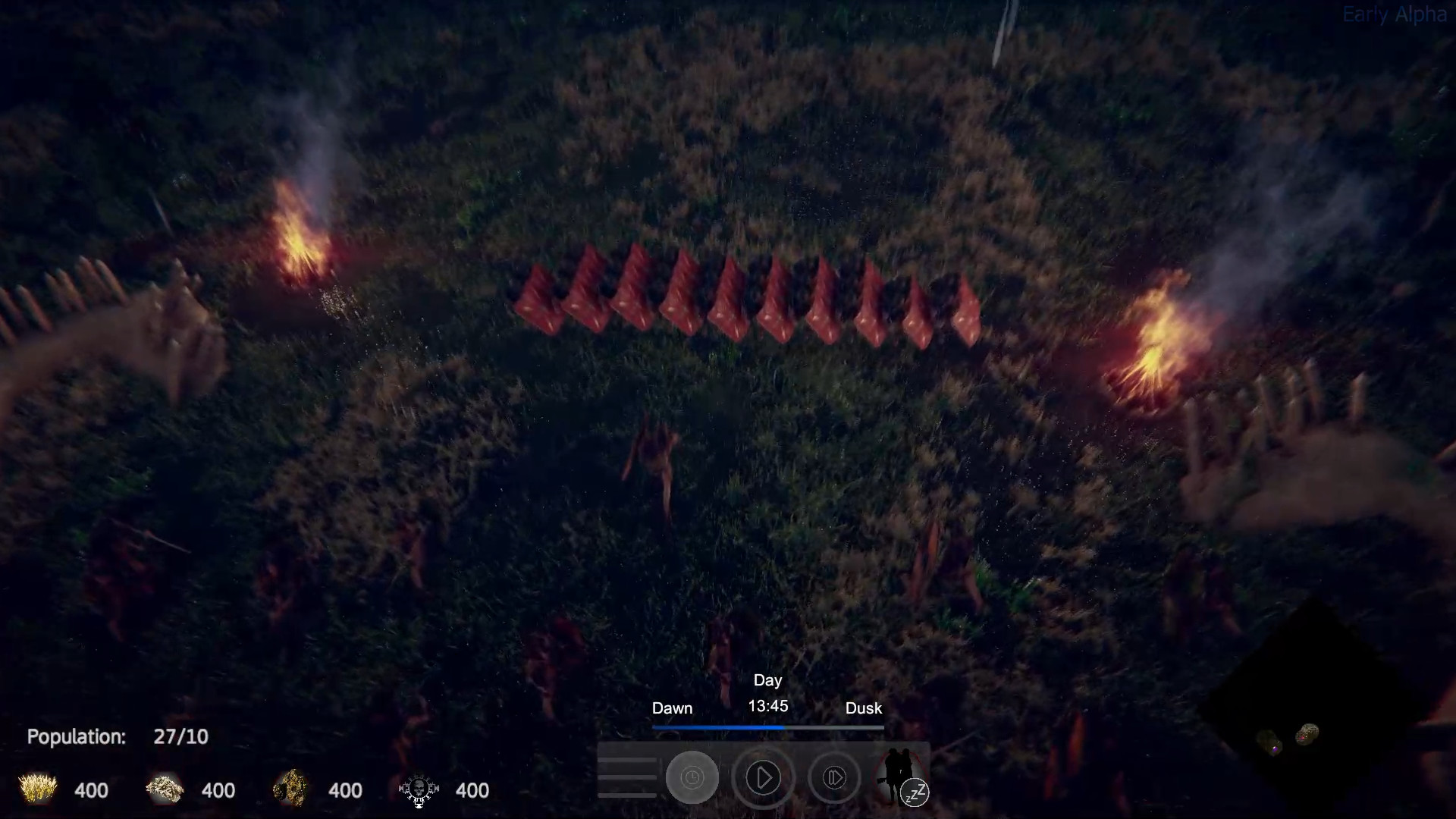The image size is (1456, 819).
Task: Expand the menu panel above the clock button
Action: pyautogui.click(x=627, y=777)
